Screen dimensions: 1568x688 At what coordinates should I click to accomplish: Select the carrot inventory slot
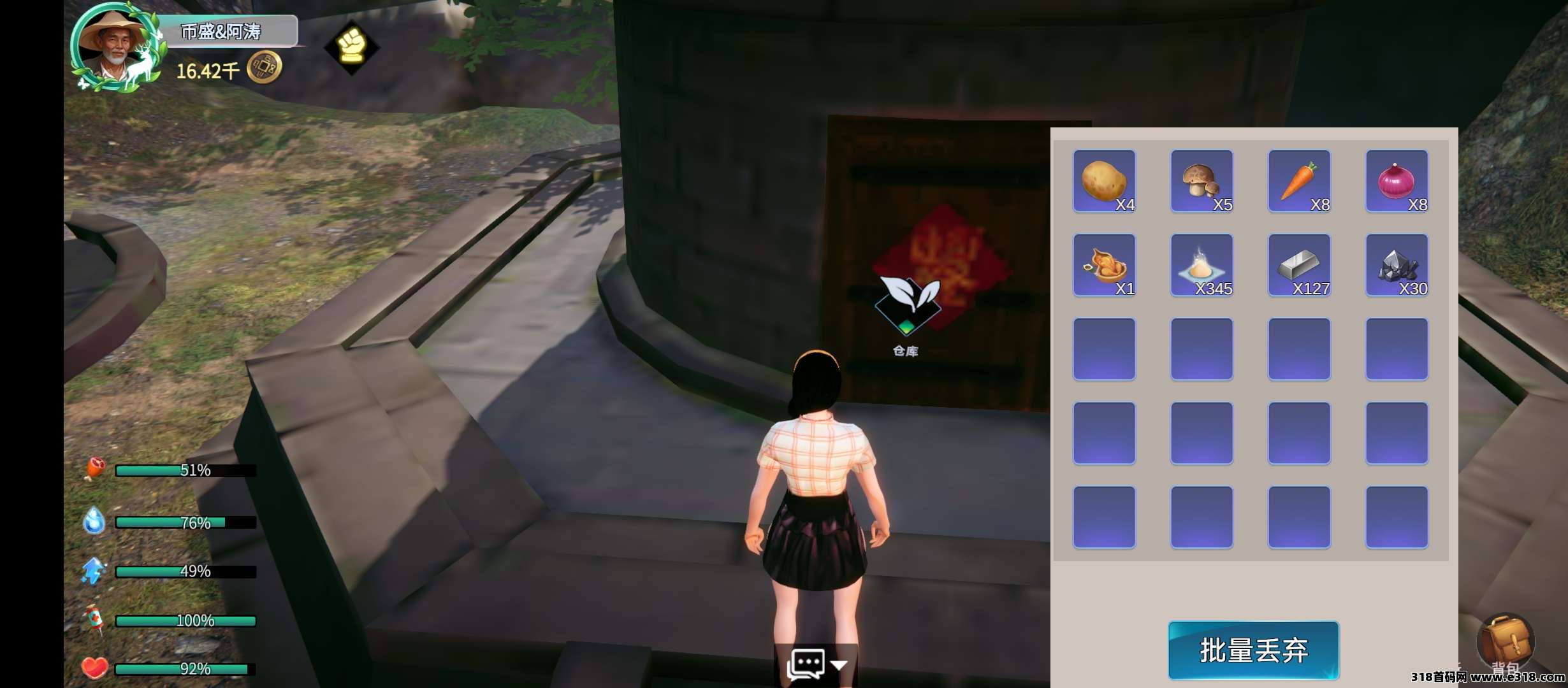pyautogui.click(x=1299, y=181)
